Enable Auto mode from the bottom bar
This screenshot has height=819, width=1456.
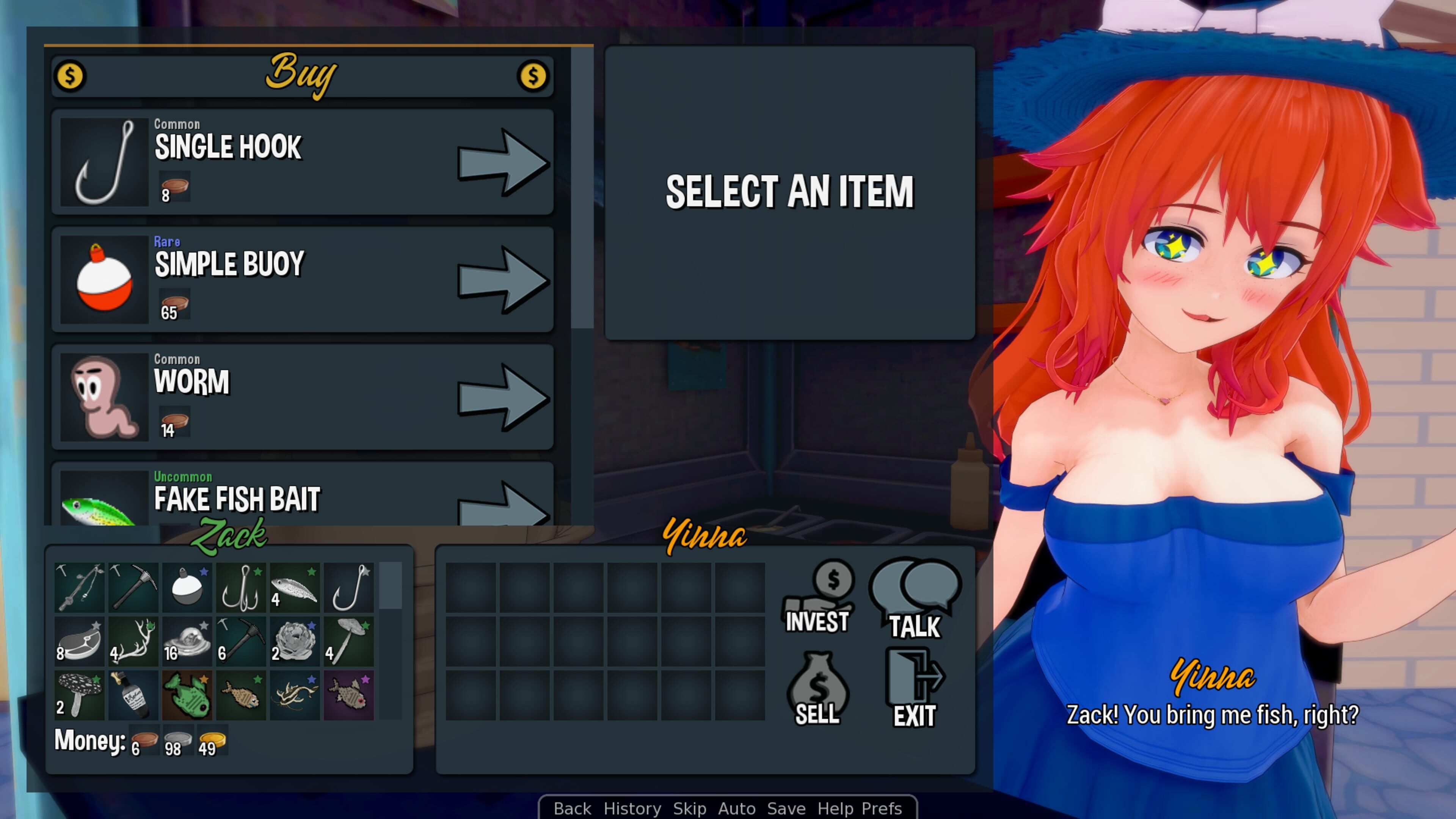tap(737, 808)
